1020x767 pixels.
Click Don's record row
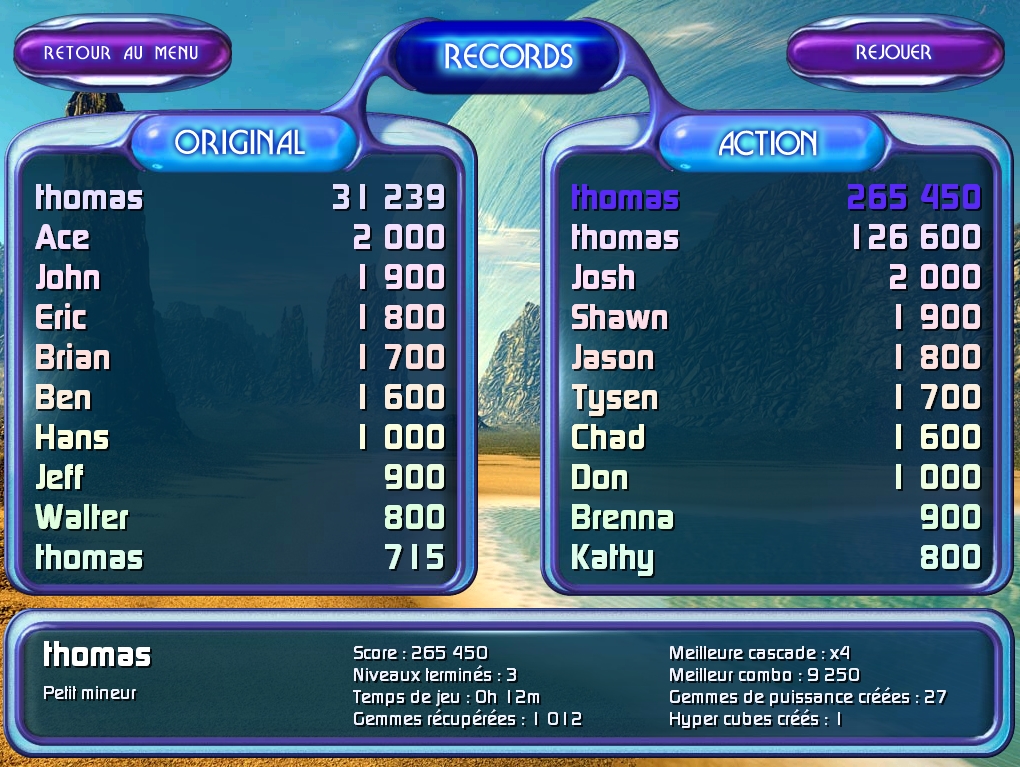775,478
